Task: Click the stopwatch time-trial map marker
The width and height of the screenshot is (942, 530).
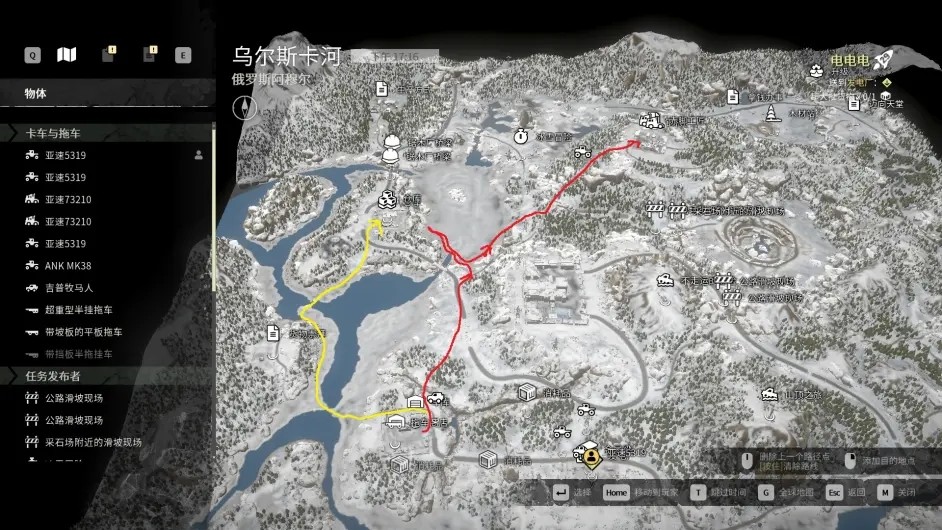Action: tap(521, 135)
